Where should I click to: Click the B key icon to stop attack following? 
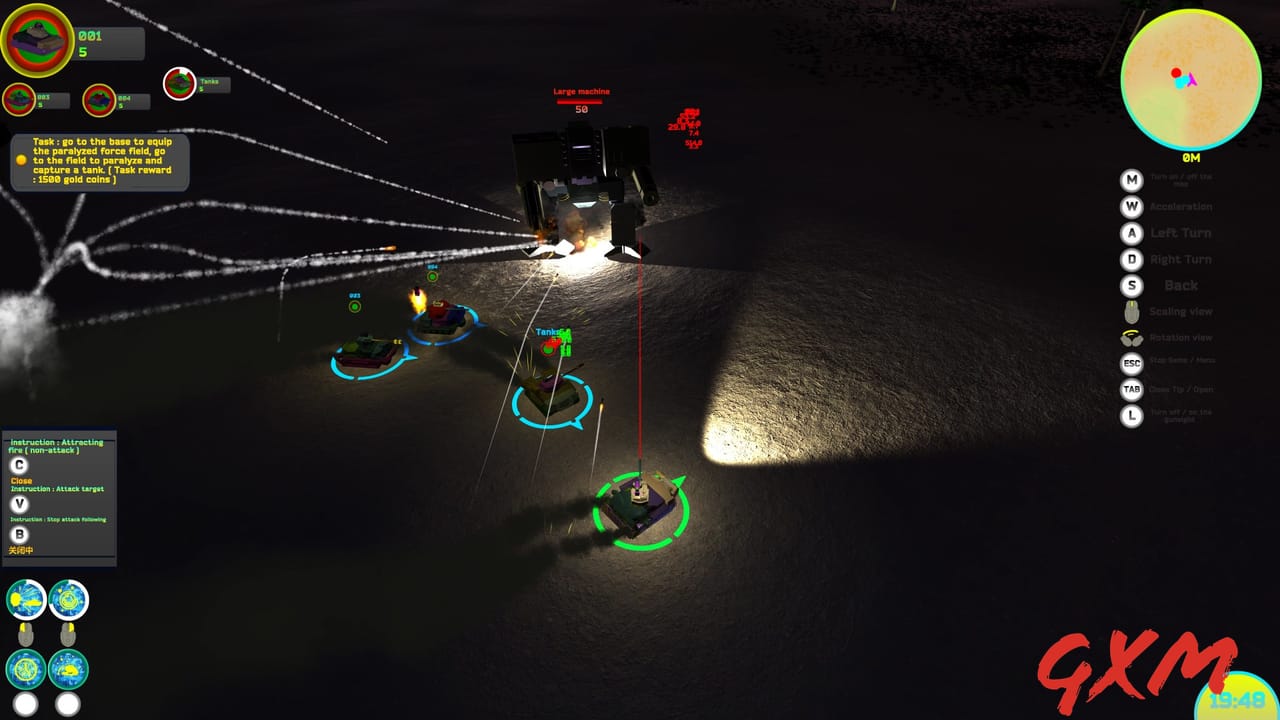17,537
